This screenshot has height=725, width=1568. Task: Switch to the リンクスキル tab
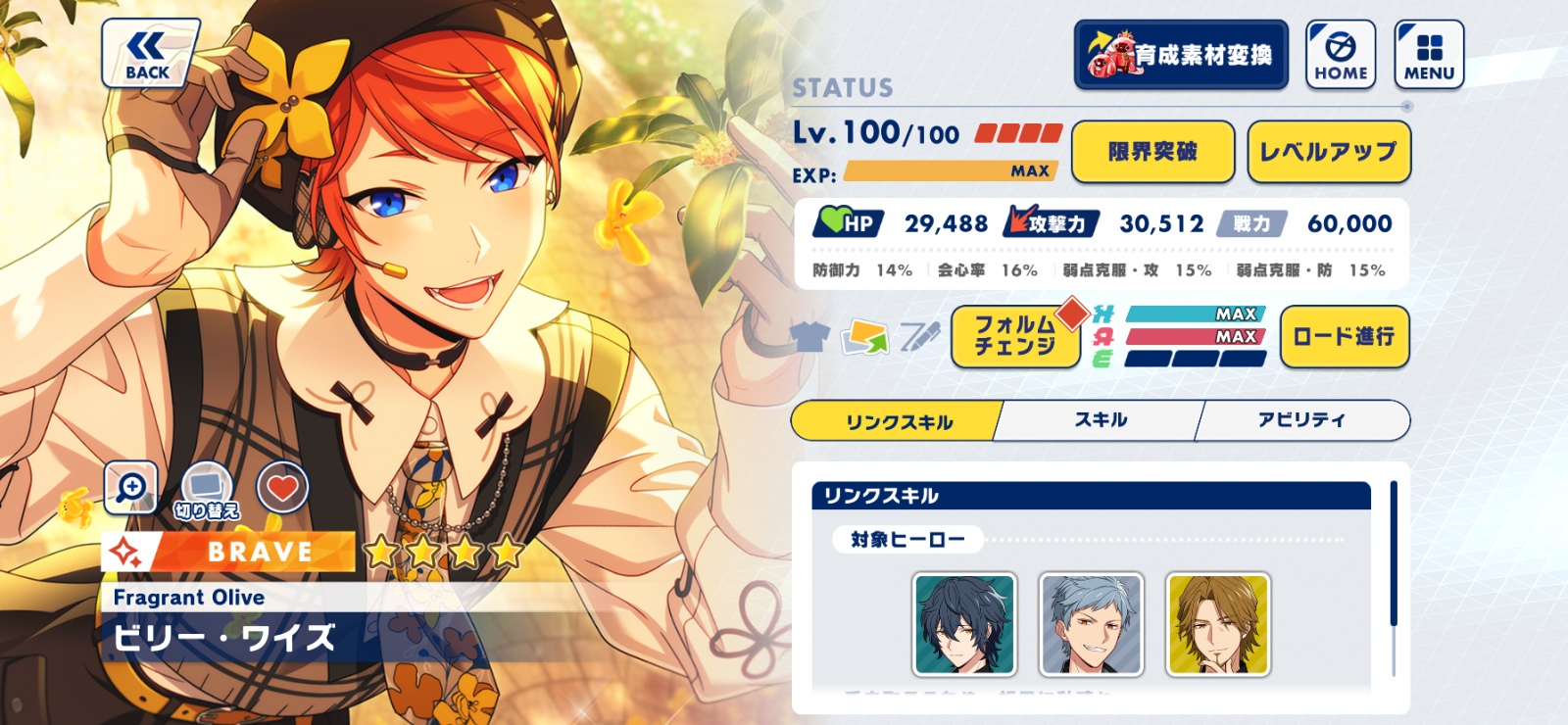pos(898,421)
